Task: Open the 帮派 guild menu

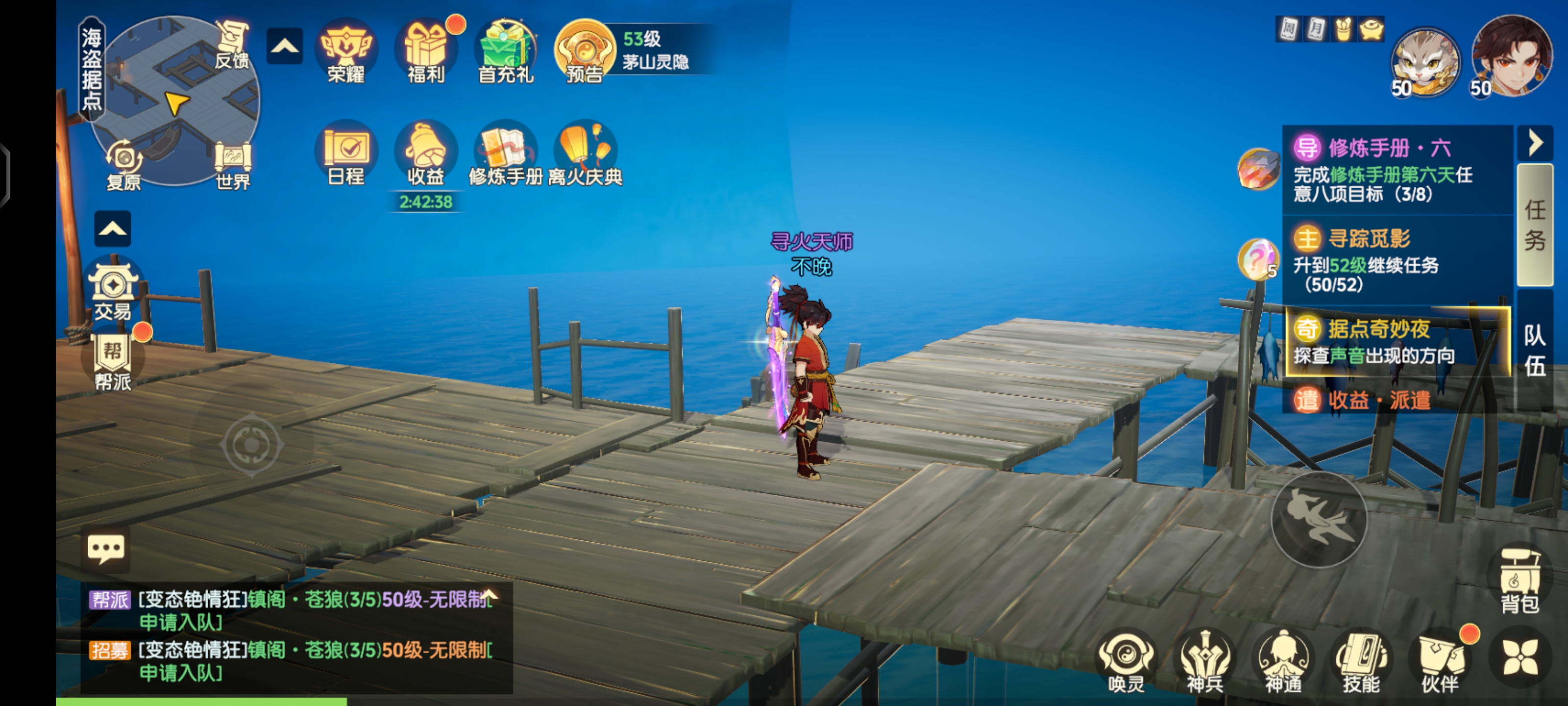Action: pos(113,361)
